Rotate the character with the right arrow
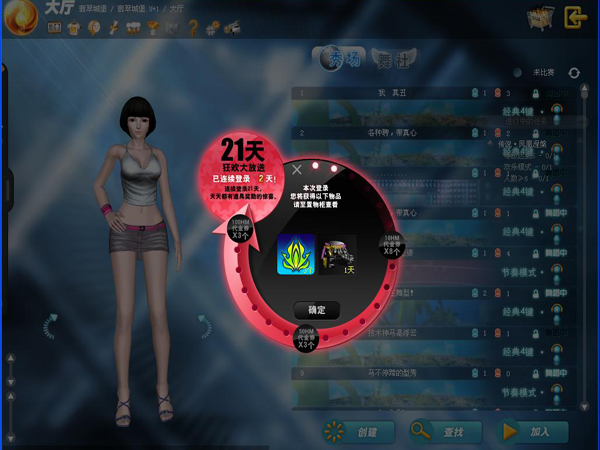The height and width of the screenshot is (450, 600). 204,326
